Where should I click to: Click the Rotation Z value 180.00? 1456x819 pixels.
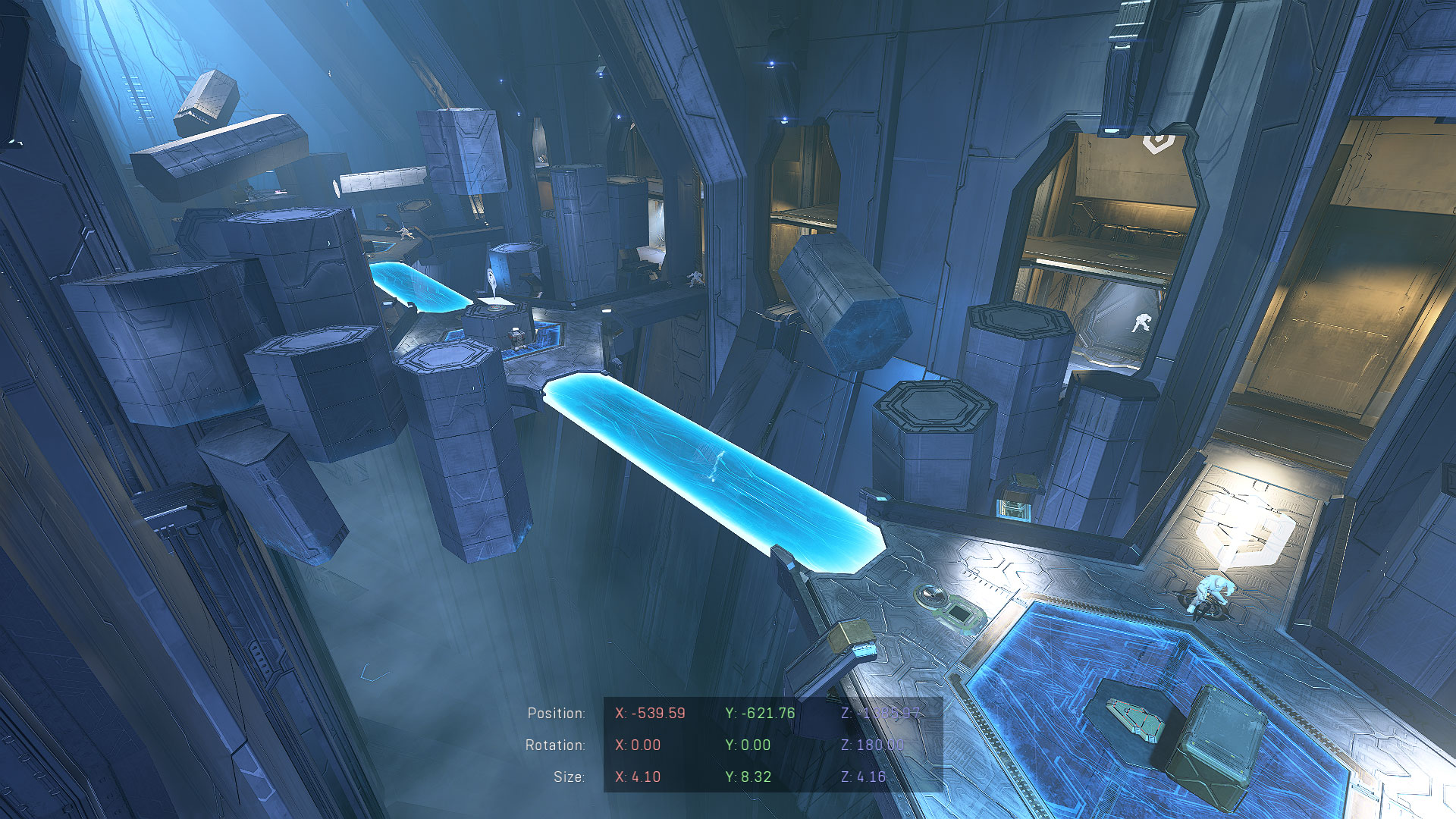click(x=872, y=745)
